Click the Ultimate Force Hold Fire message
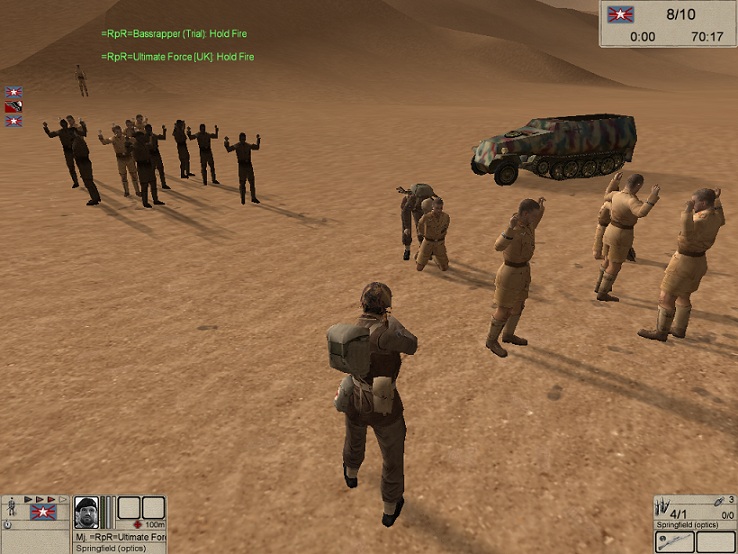Viewport: 738px width, 554px height. point(177,57)
